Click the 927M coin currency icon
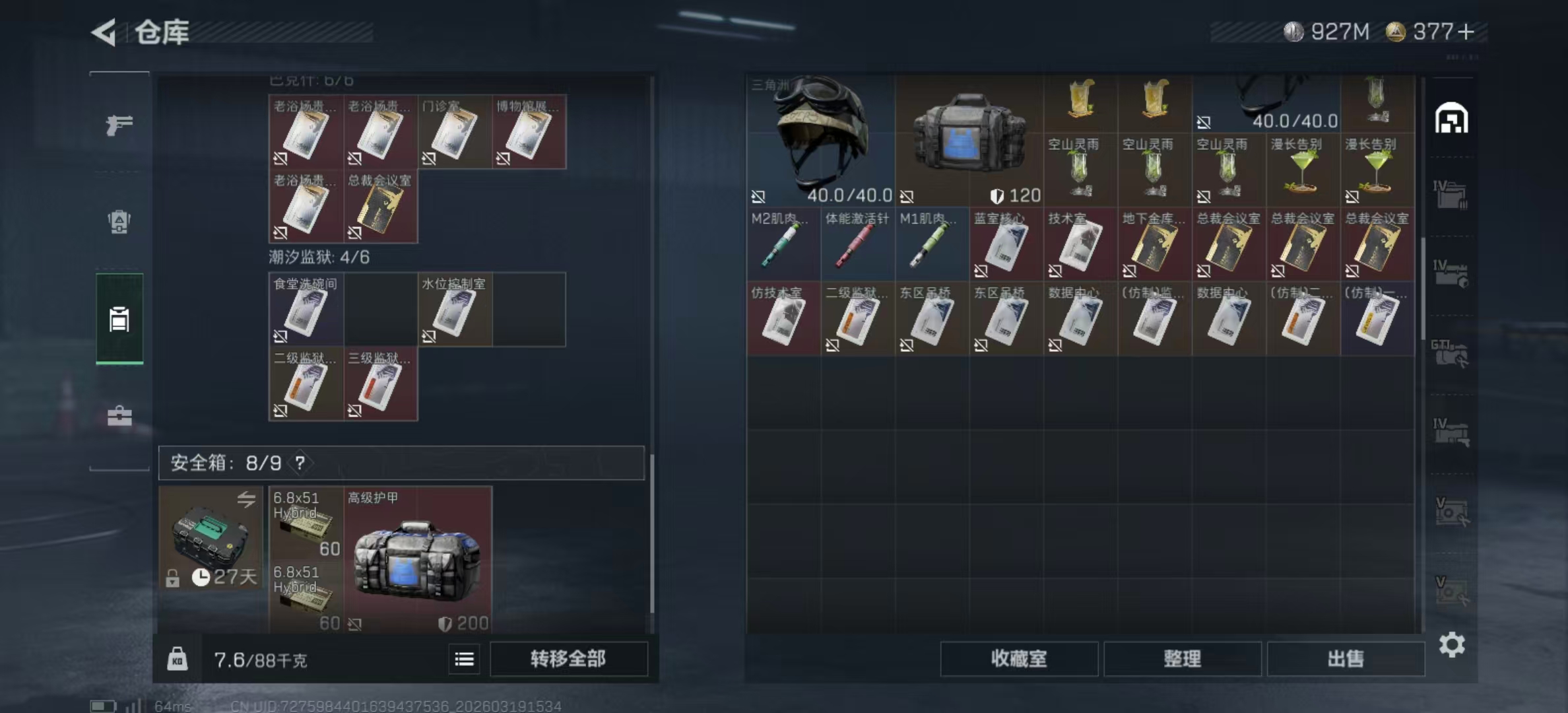This screenshot has height=713, width=1568. (x=1293, y=30)
